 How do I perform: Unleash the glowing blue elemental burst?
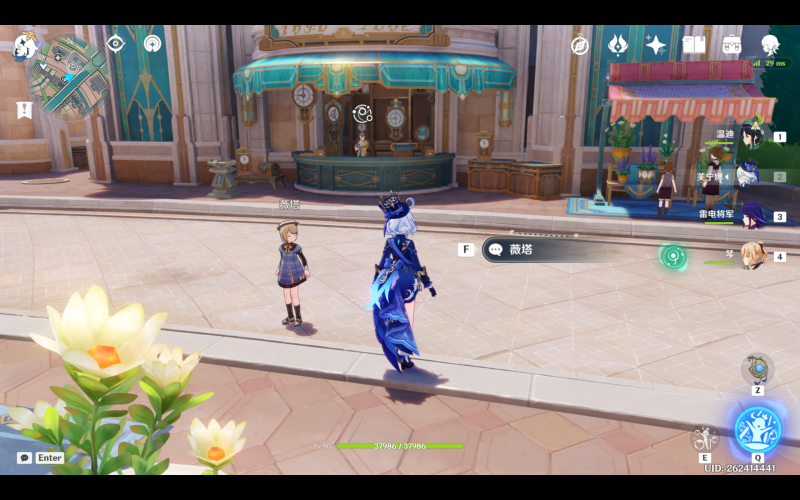click(x=757, y=428)
